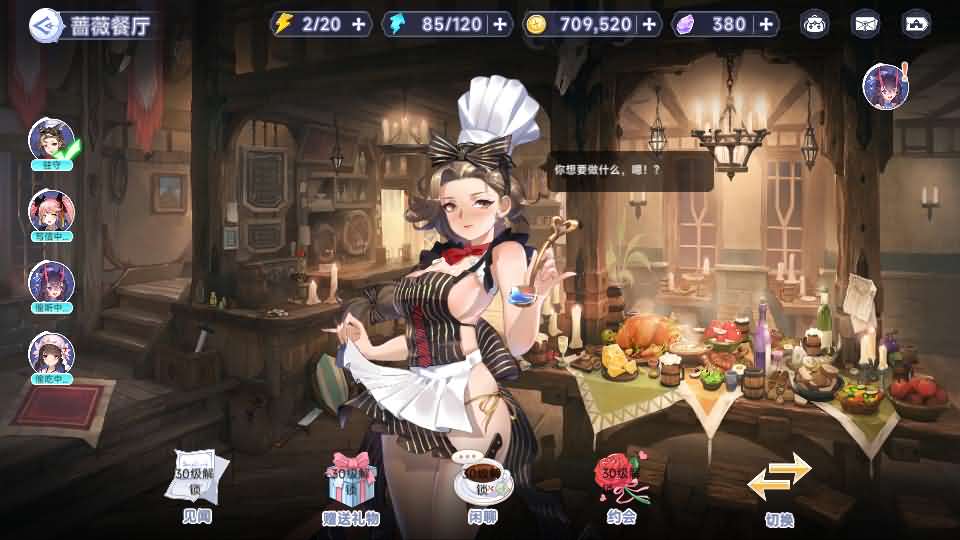Add purple gems with the plus button

click(766, 24)
